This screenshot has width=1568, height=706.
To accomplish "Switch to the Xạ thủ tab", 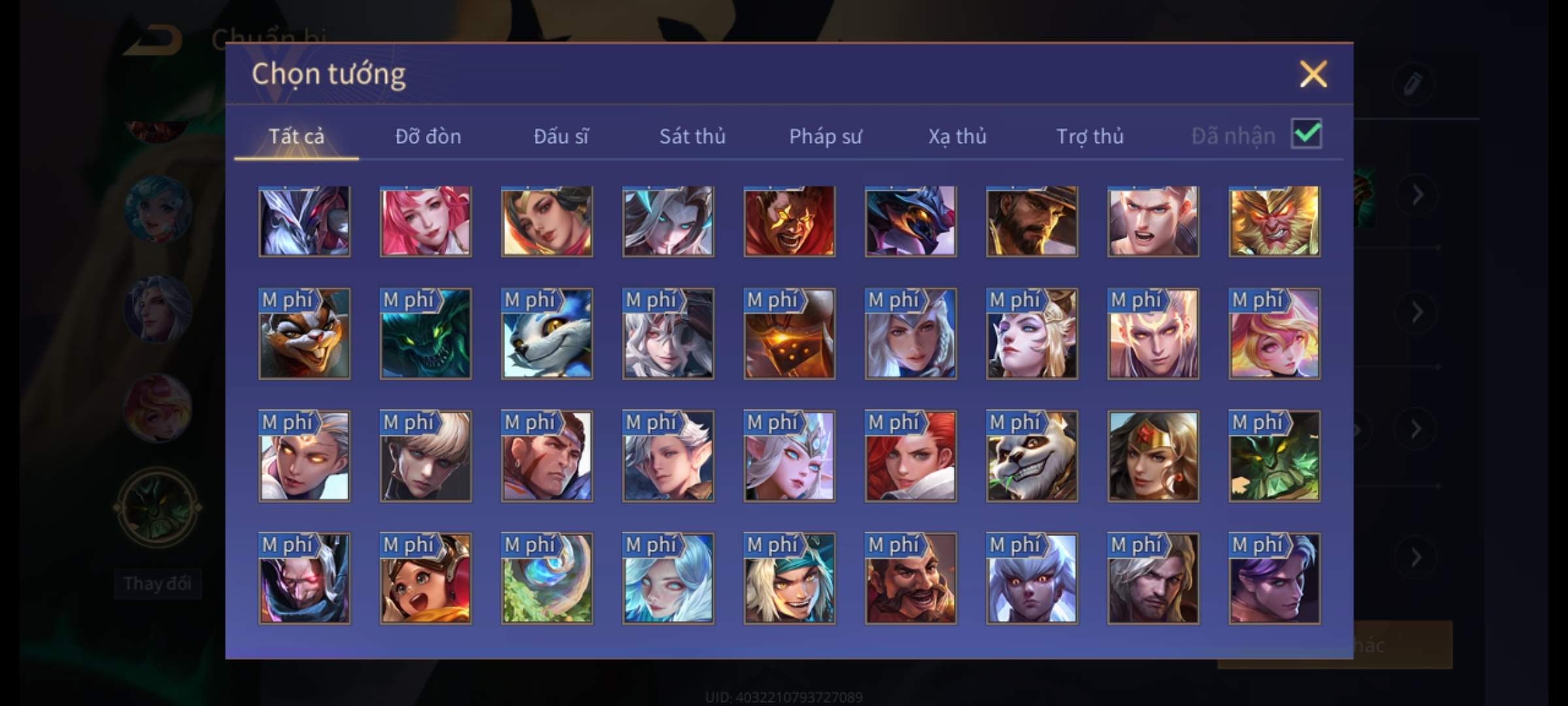I will (x=957, y=136).
